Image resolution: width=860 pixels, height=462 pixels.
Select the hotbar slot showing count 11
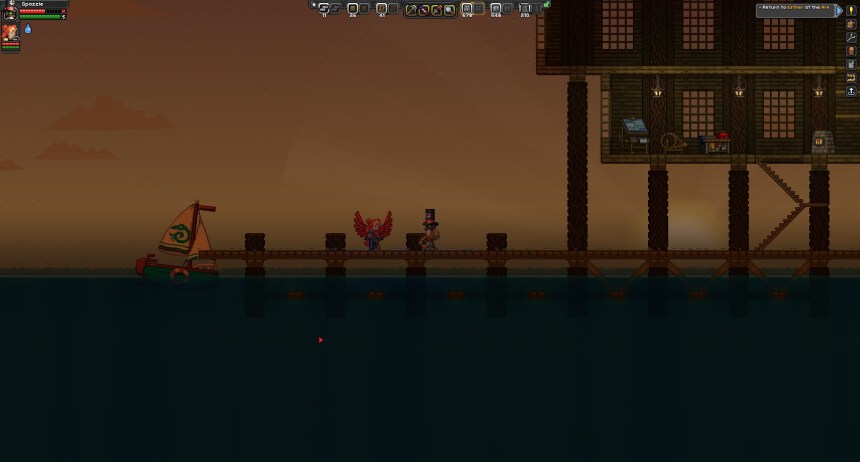[x=324, y=9]
